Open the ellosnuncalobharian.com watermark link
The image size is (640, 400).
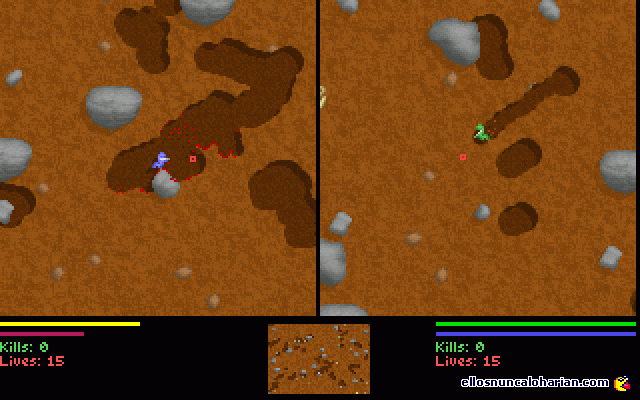(x=535, y=382)
